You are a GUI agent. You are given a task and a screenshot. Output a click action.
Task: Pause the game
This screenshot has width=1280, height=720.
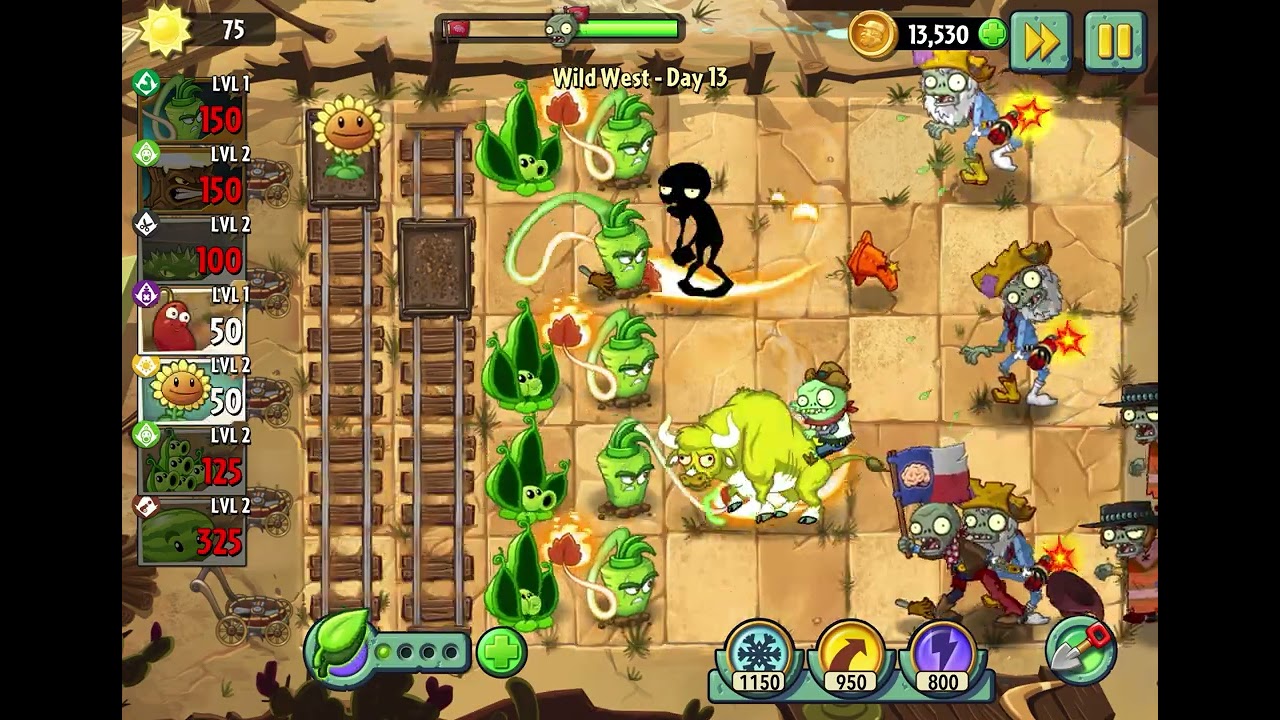pyautogui.click(x=1114, y=41)
